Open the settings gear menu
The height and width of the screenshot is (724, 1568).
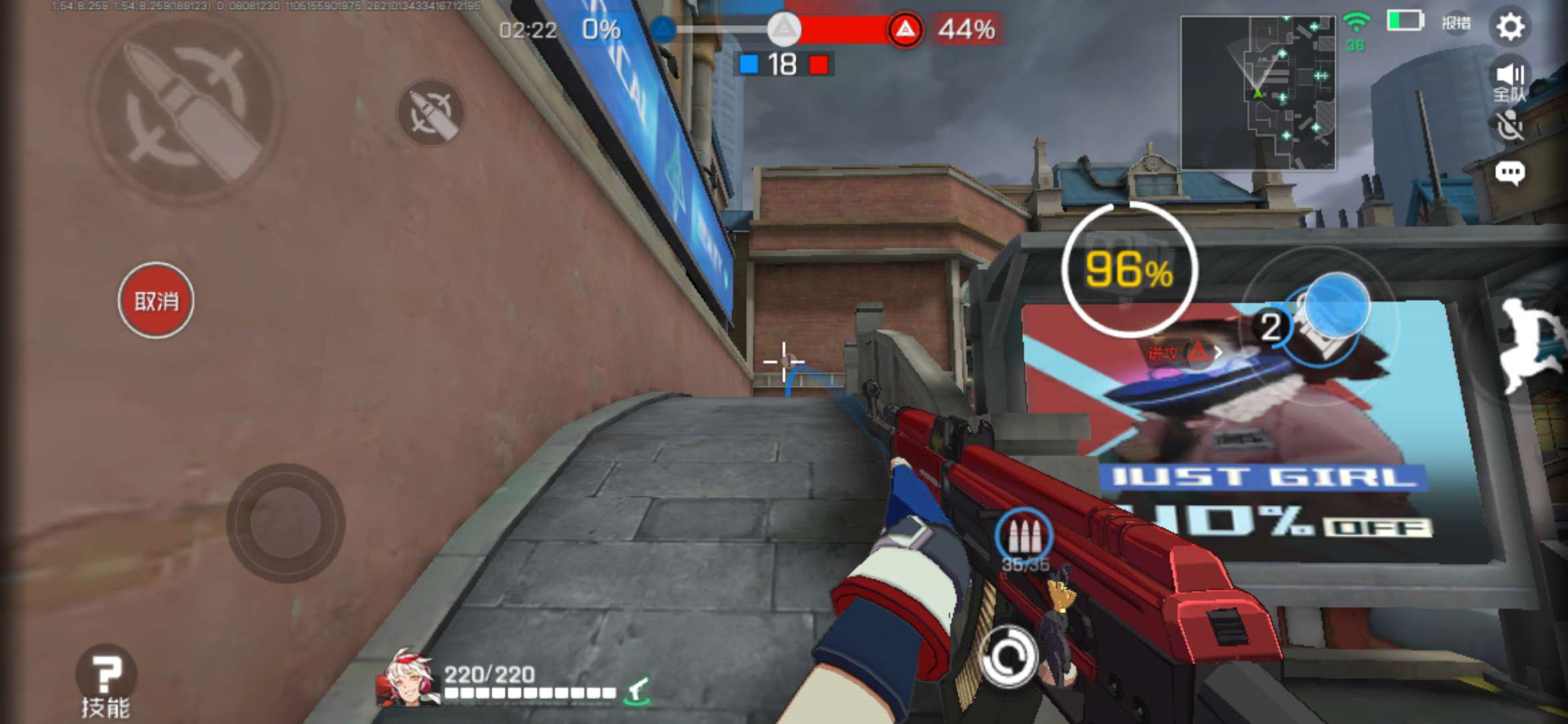tap(1510, 27)
